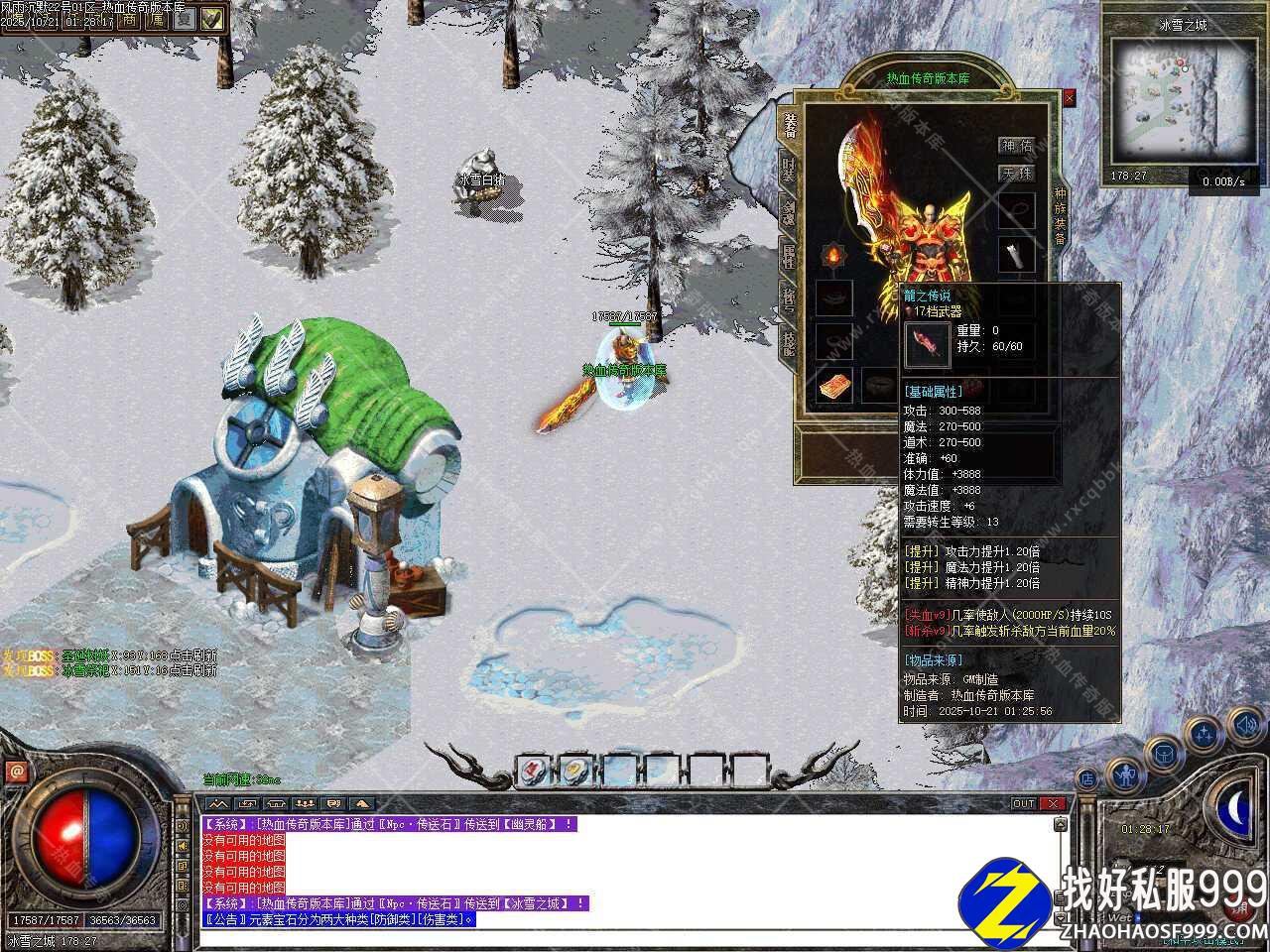Click the 天珠 button
The width and height of the screenshot is (1270, 952).
(x=1015, y=174)
